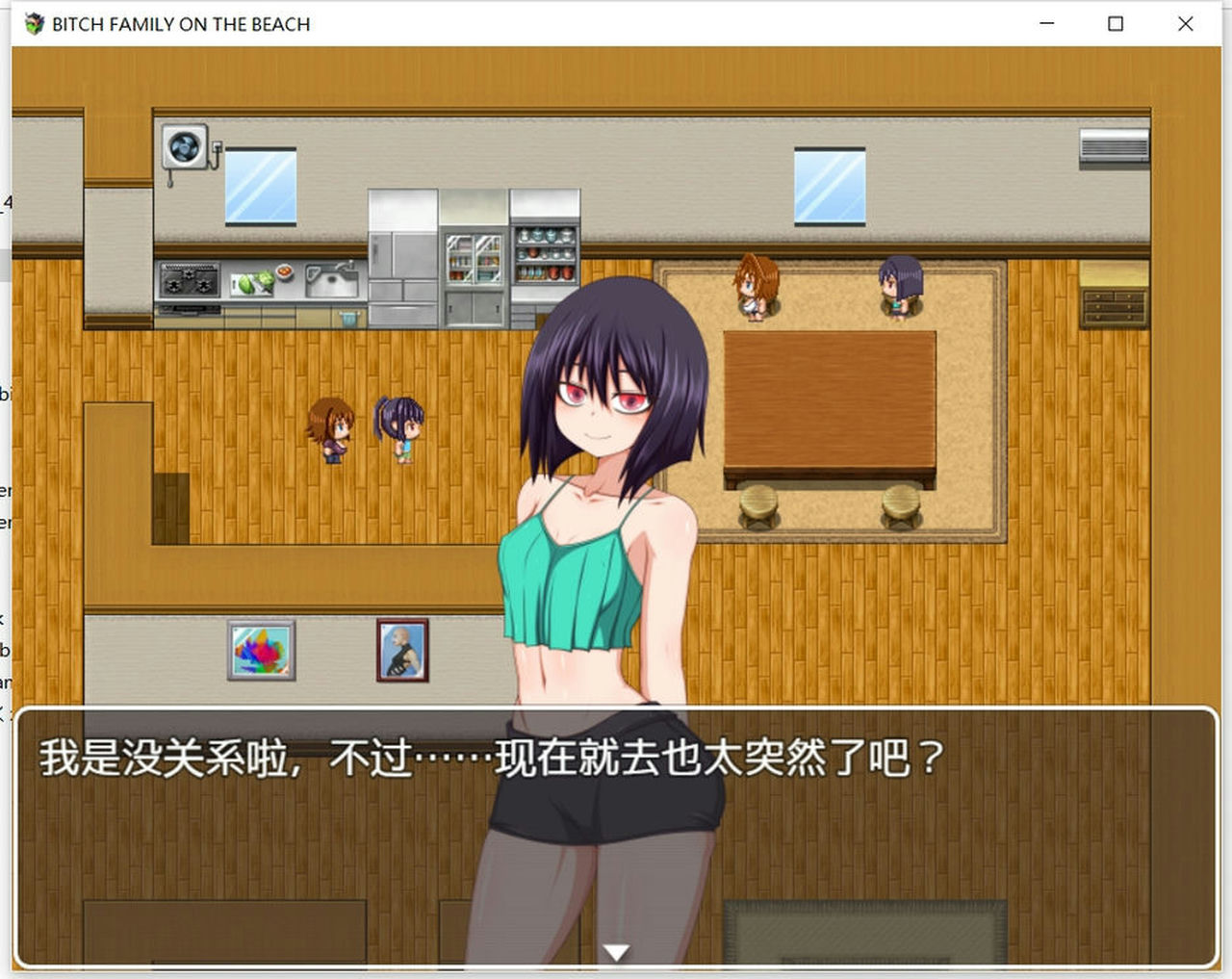Click the title text BITCH FAMILY ON THE BEACH

click(178, 24)
